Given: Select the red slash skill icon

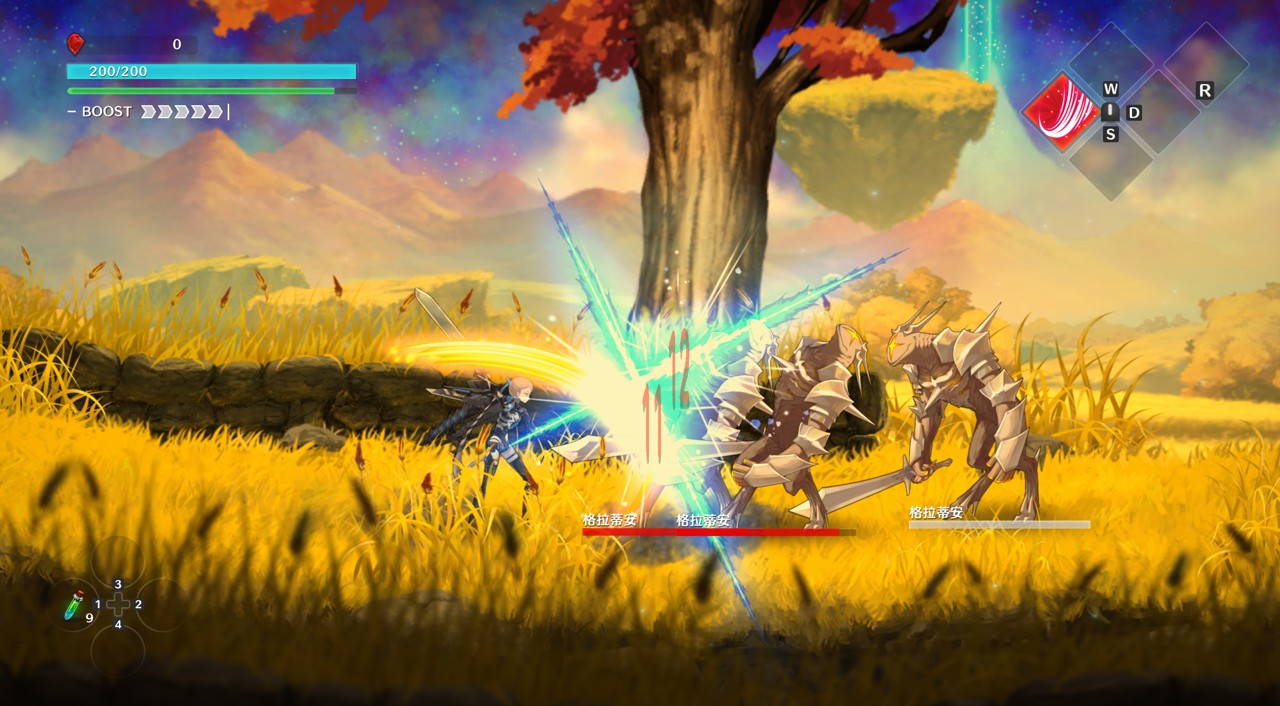Looking at the screenshot, I should coord(1061,112).
